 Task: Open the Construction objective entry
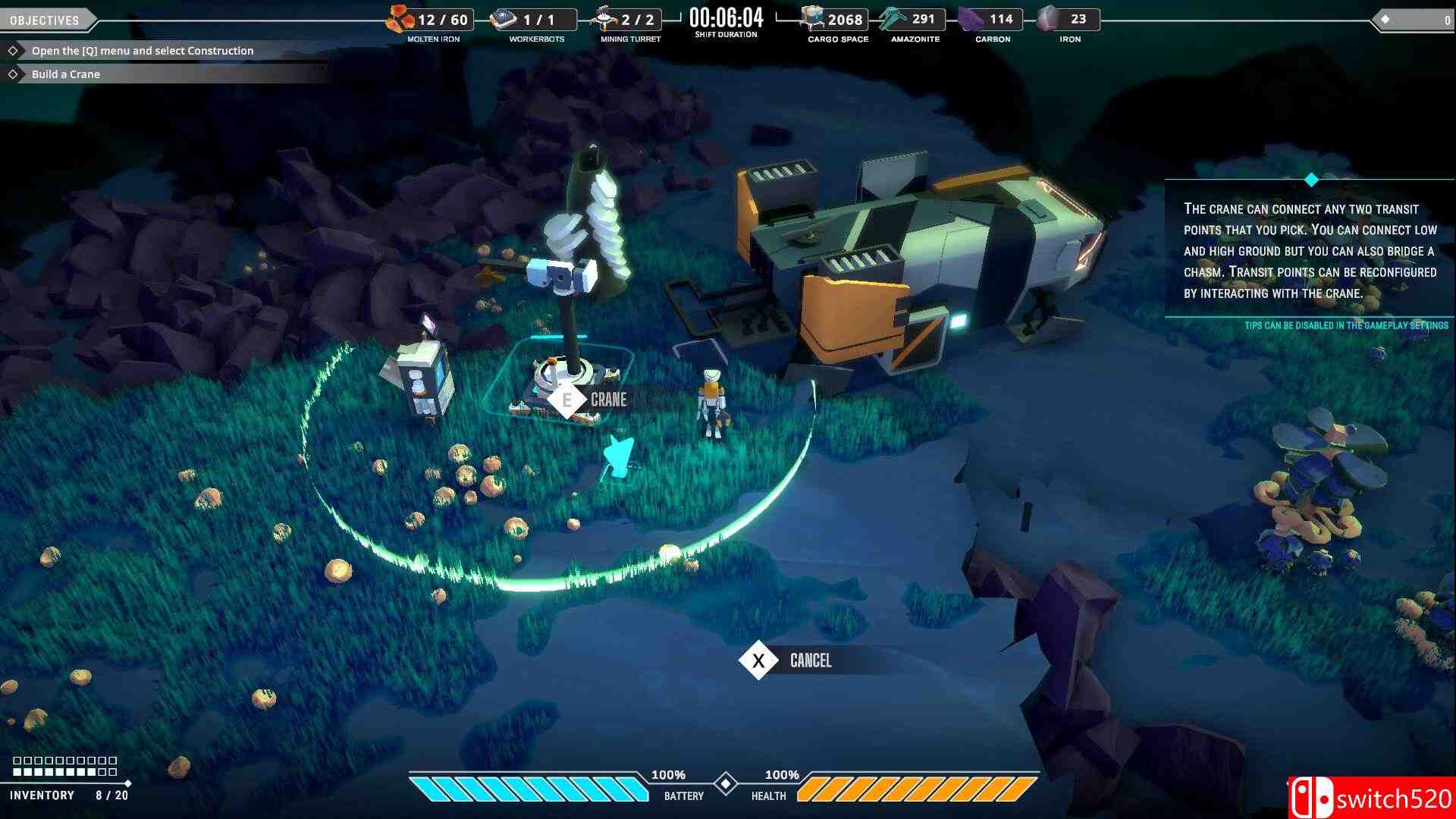(141, 50)
